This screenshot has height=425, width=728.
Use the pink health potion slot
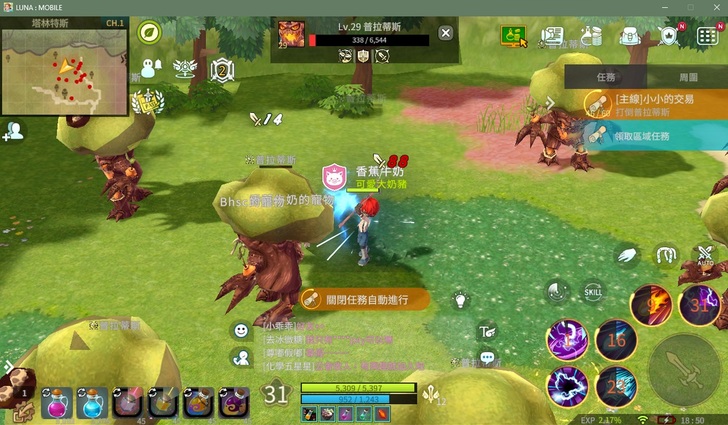tap(56, 402)
